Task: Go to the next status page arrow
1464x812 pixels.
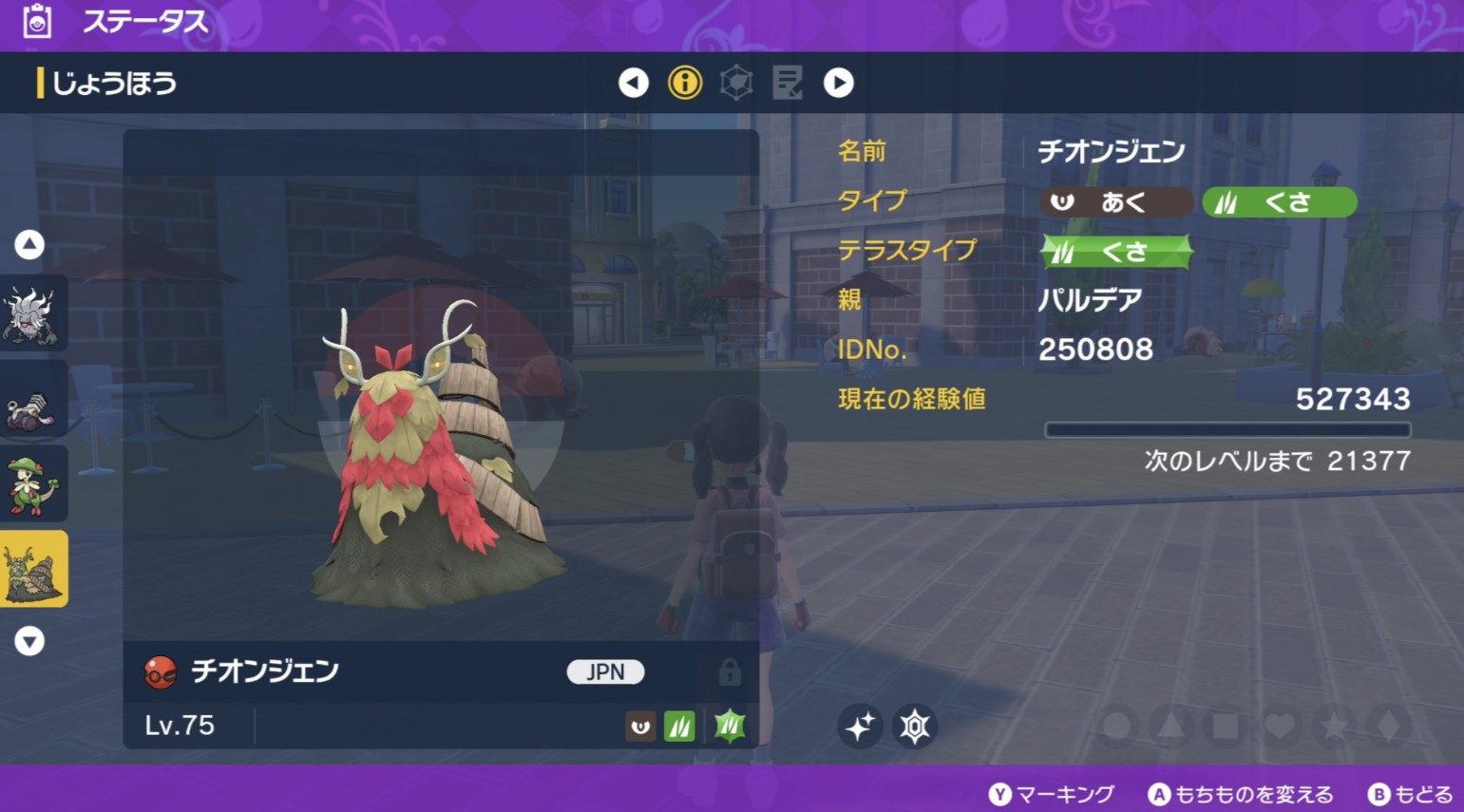Action: coord(838,83)
